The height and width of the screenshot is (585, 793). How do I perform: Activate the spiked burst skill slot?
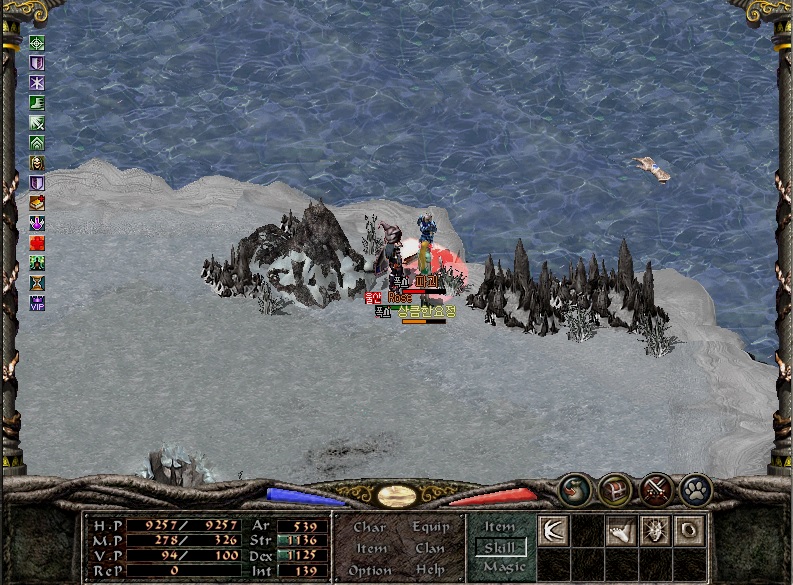pos(655,530)
